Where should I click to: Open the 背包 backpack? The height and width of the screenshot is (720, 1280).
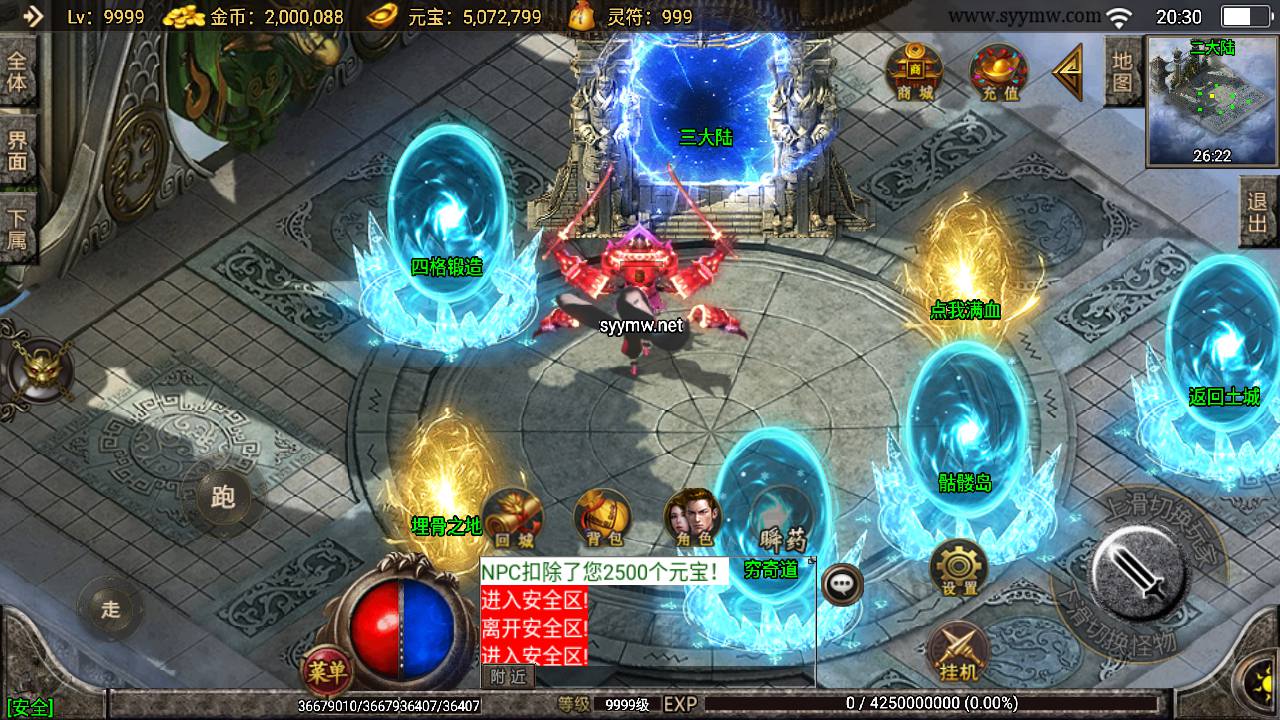pyautogui.click(x=602, y=519)
